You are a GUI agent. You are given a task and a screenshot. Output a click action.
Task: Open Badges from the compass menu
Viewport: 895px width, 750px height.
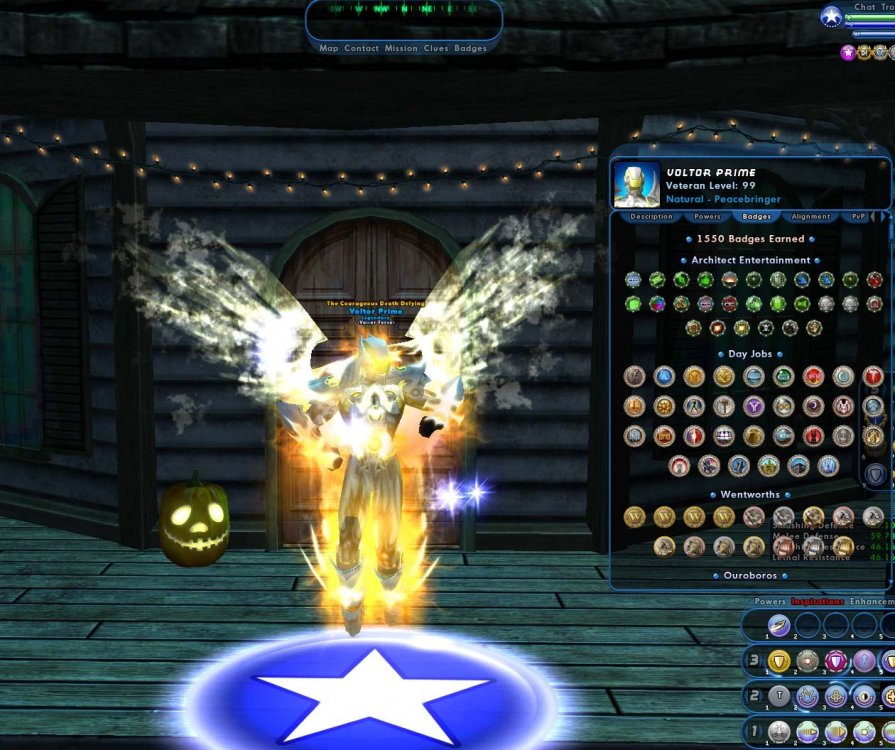coord(470,48)
